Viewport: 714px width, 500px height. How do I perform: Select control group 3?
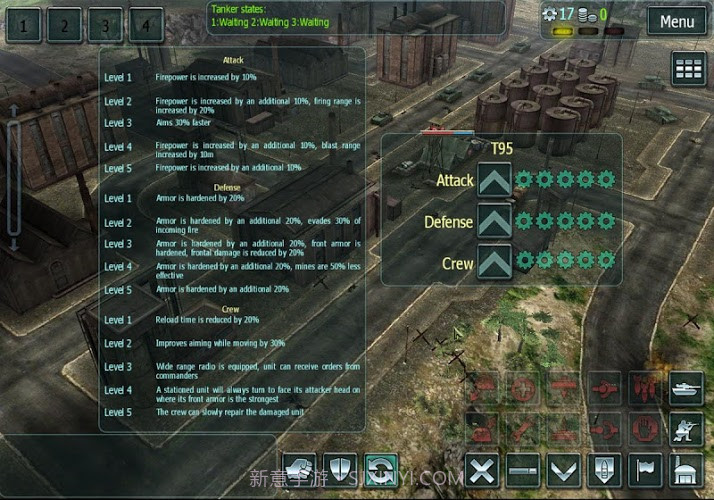pos(105,25)
